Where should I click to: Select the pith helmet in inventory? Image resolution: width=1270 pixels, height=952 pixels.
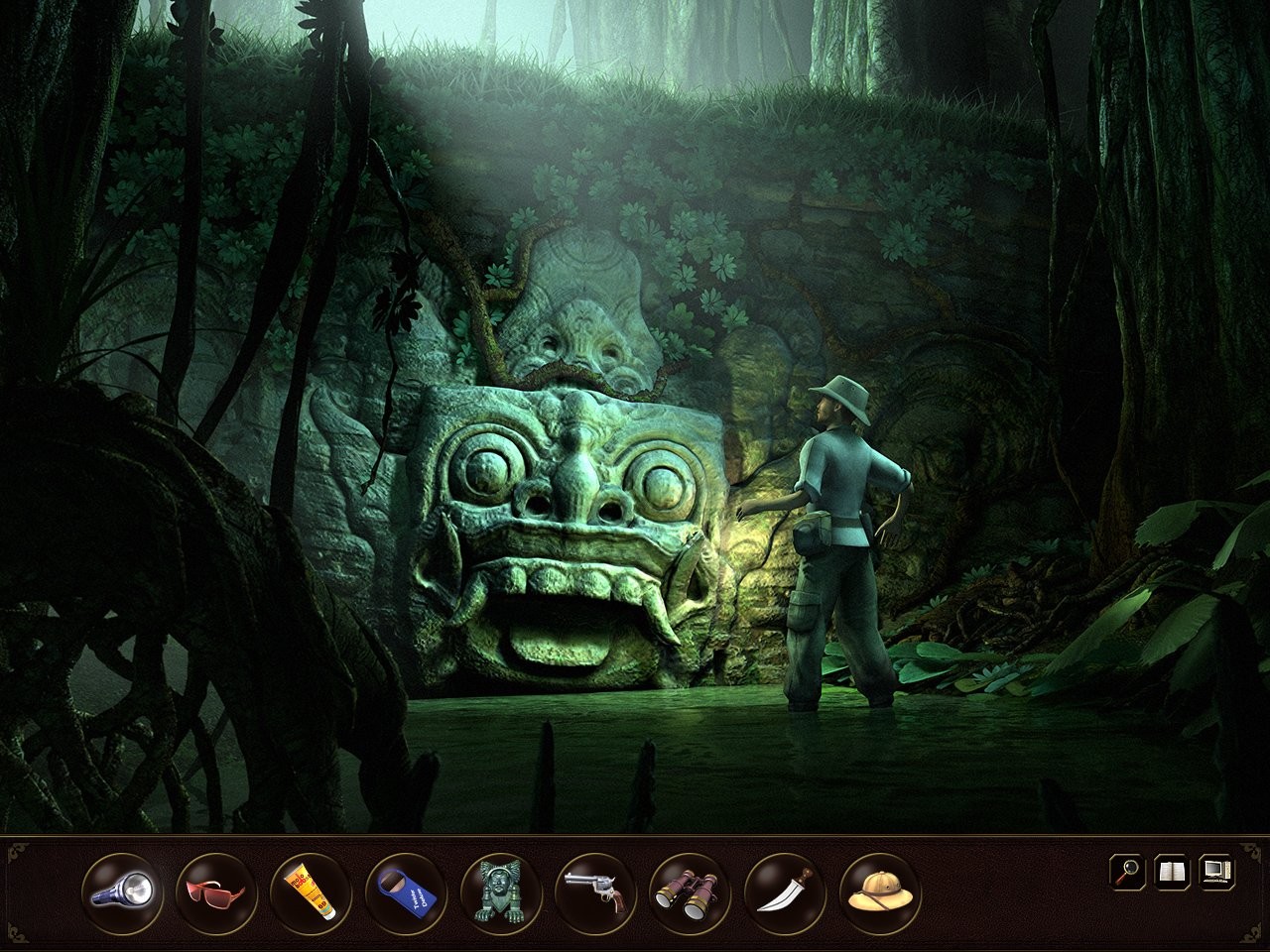879,889
